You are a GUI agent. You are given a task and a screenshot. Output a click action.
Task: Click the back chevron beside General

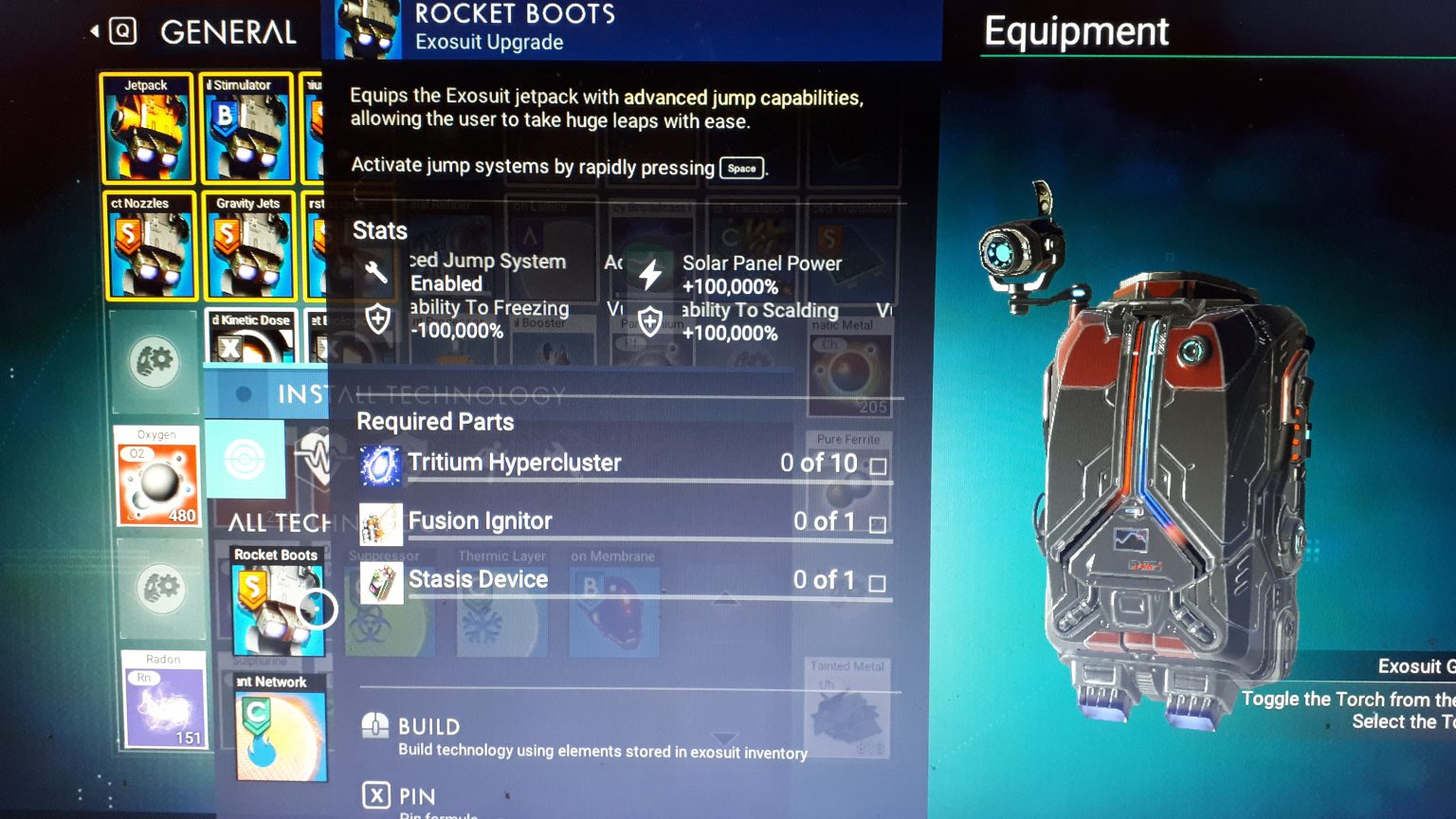pos(94,28)
